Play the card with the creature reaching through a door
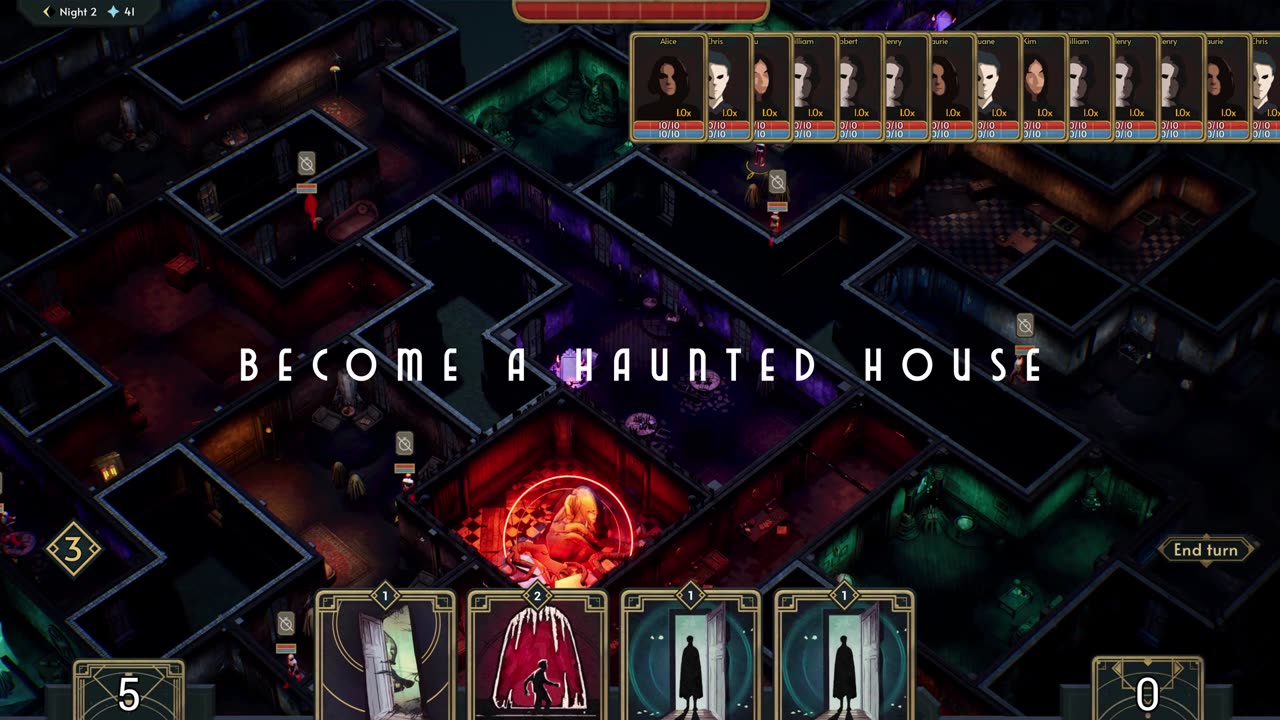Screen dimensions: 1280x720 pyautogui.click(x=385, y=655)
